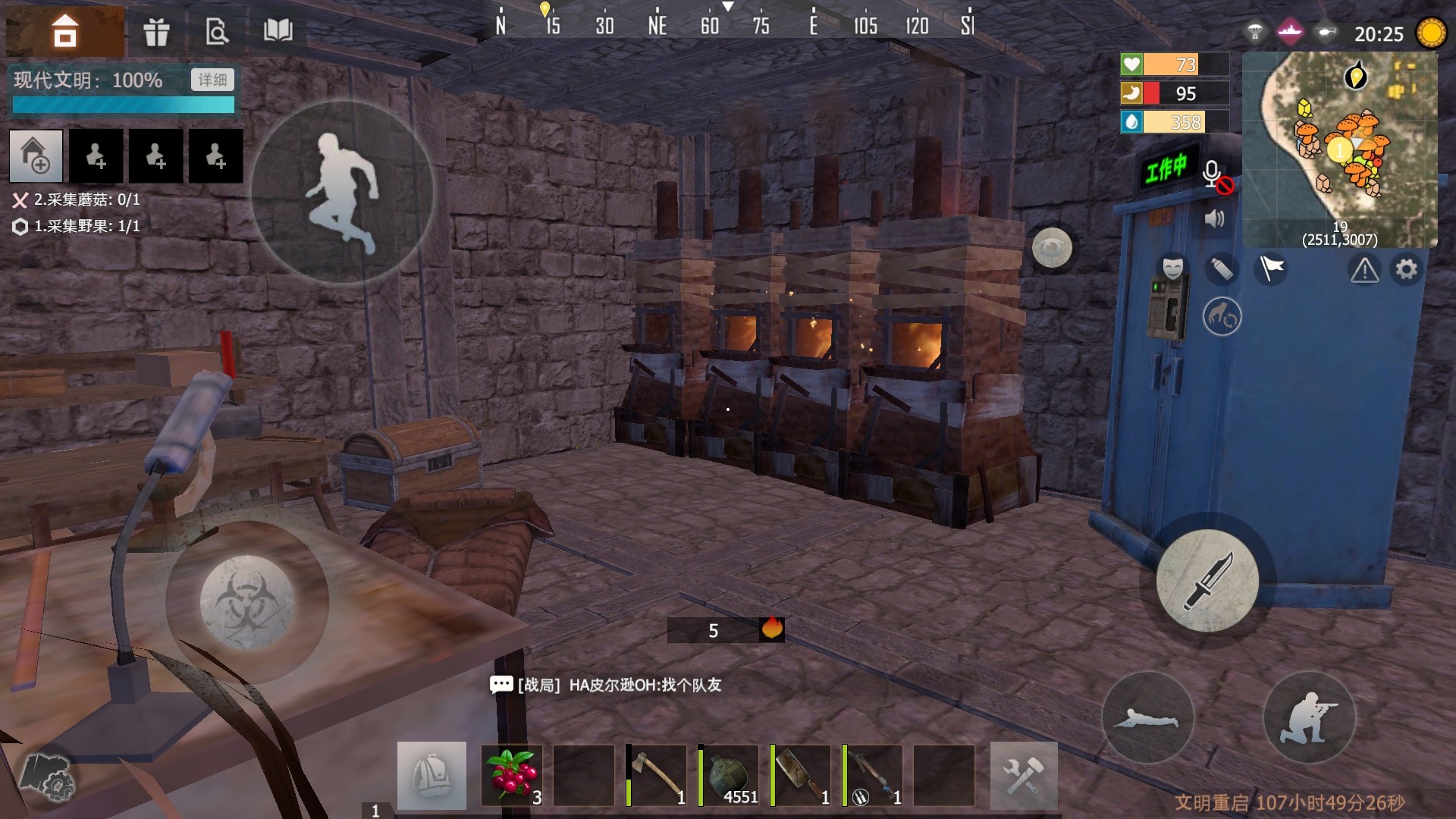Open the chat message line

point(607,686)
